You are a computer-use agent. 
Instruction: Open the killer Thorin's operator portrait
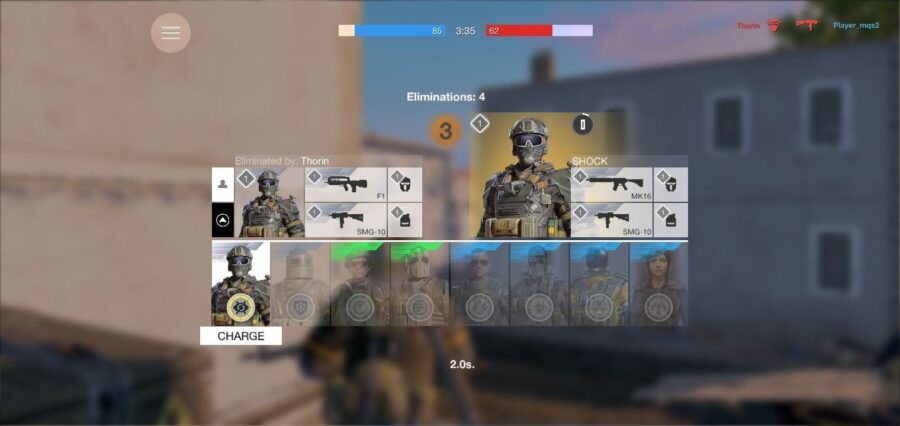[269, 202]
